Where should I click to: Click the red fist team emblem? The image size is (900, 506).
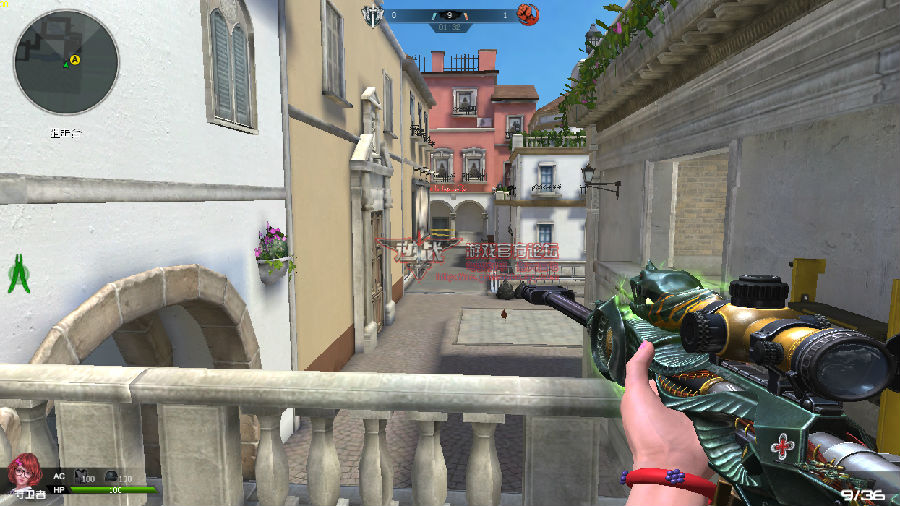pos(528,15)
